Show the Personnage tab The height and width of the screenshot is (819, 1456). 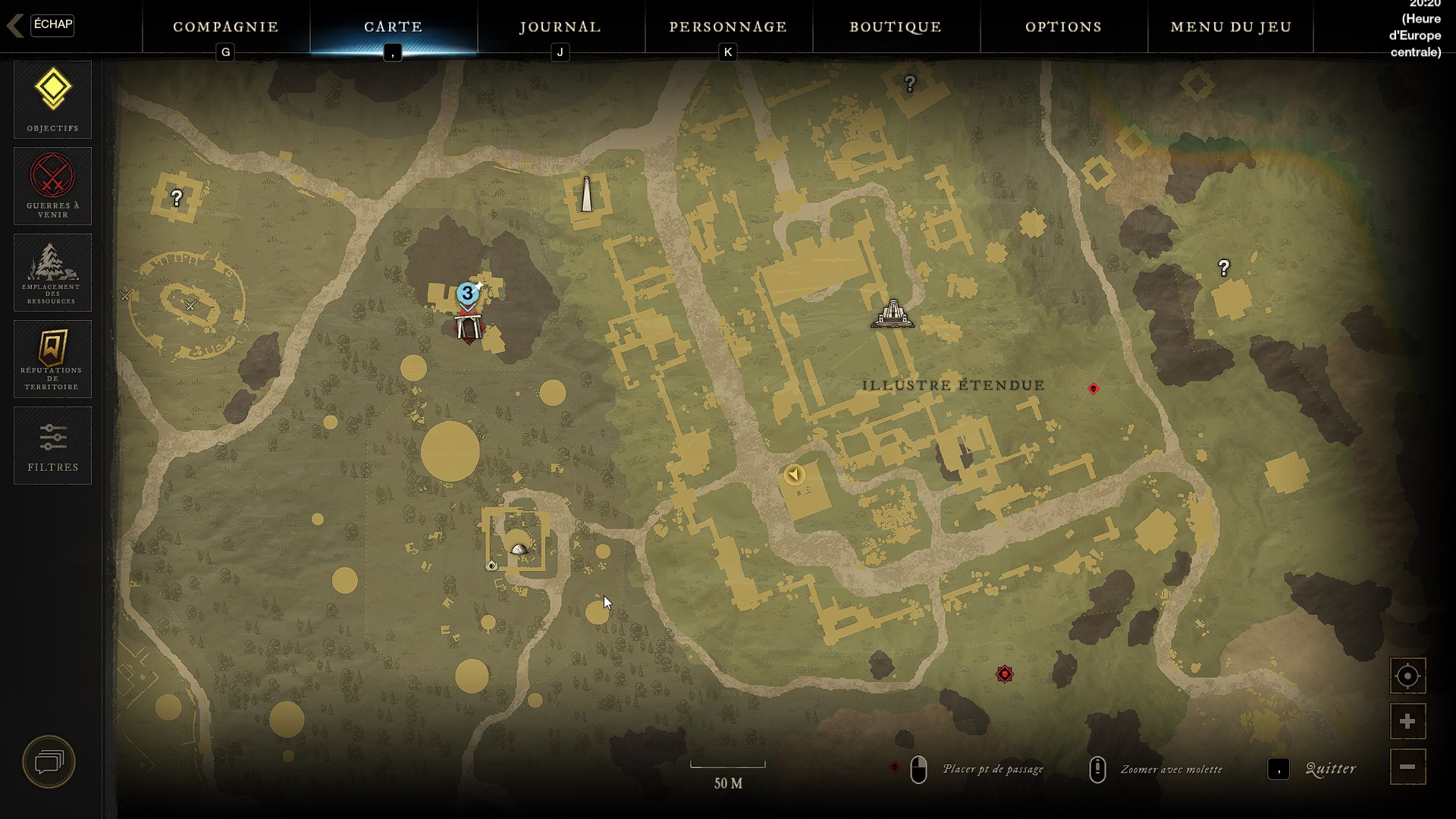pyautogui.click(x=728, y=27)
